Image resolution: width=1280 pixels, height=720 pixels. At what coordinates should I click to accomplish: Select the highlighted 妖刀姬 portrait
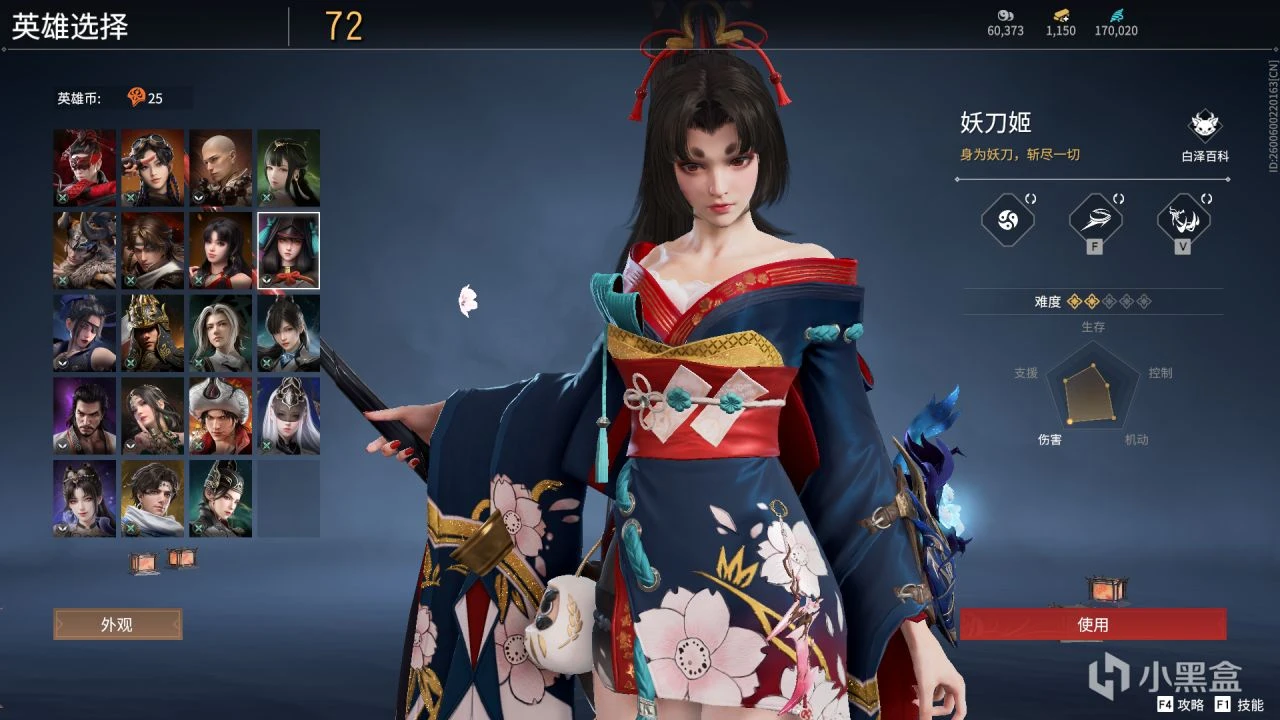pos(288,250)
